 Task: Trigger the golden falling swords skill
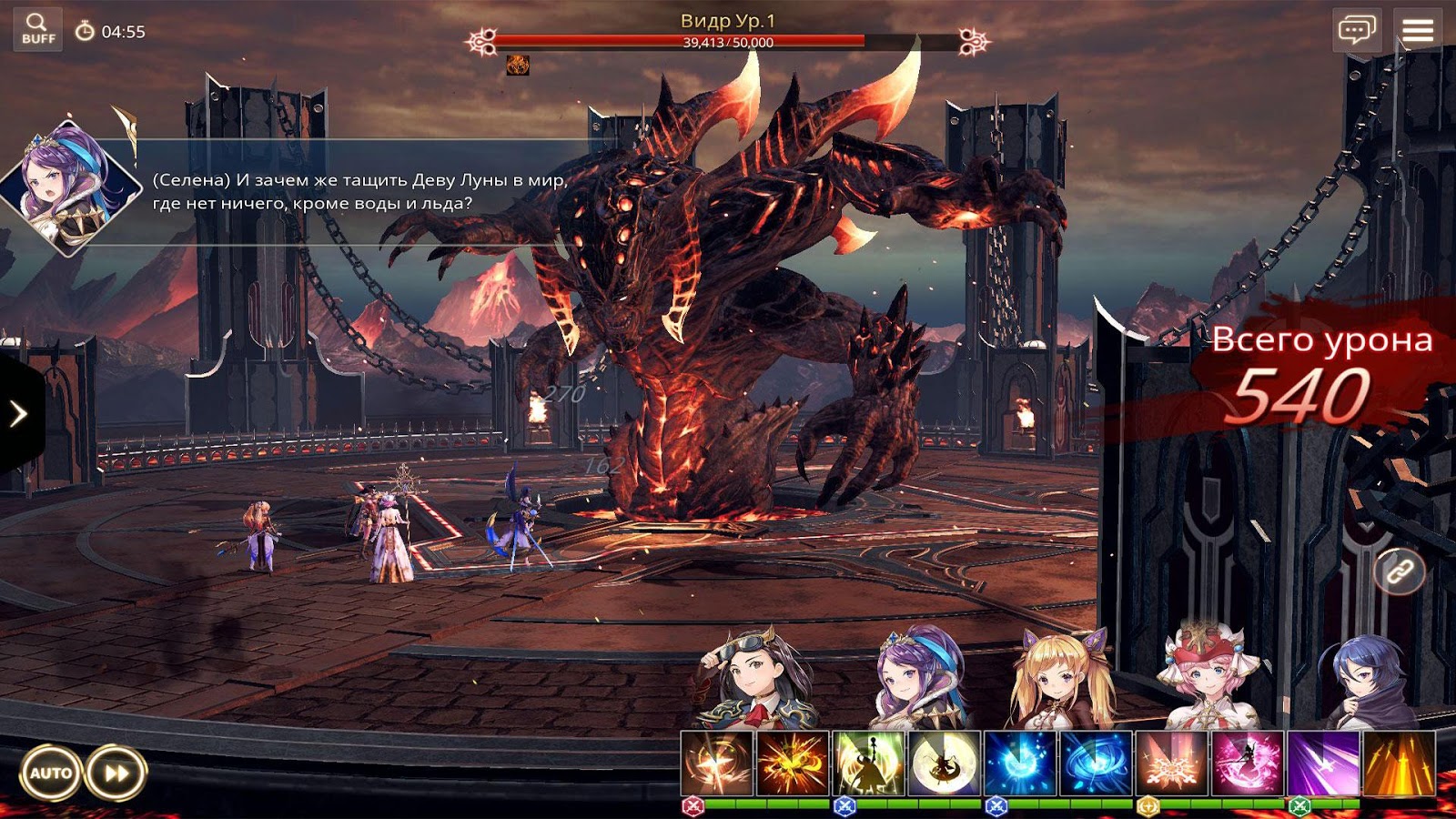[x=1399, y=763]
